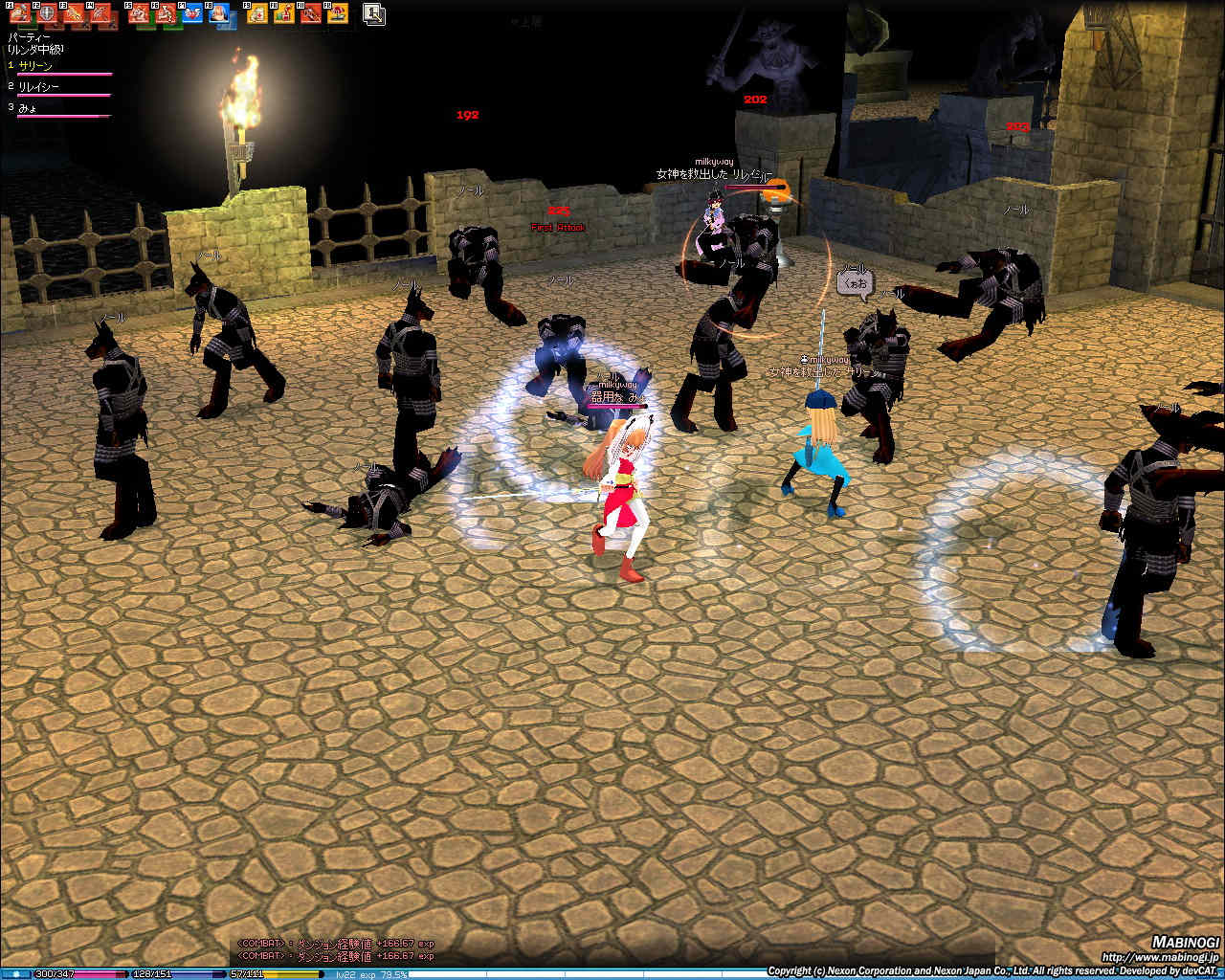Choose party member リレイシー from the party list
This screenshot has height=980, width=1225.
(39, 87)
